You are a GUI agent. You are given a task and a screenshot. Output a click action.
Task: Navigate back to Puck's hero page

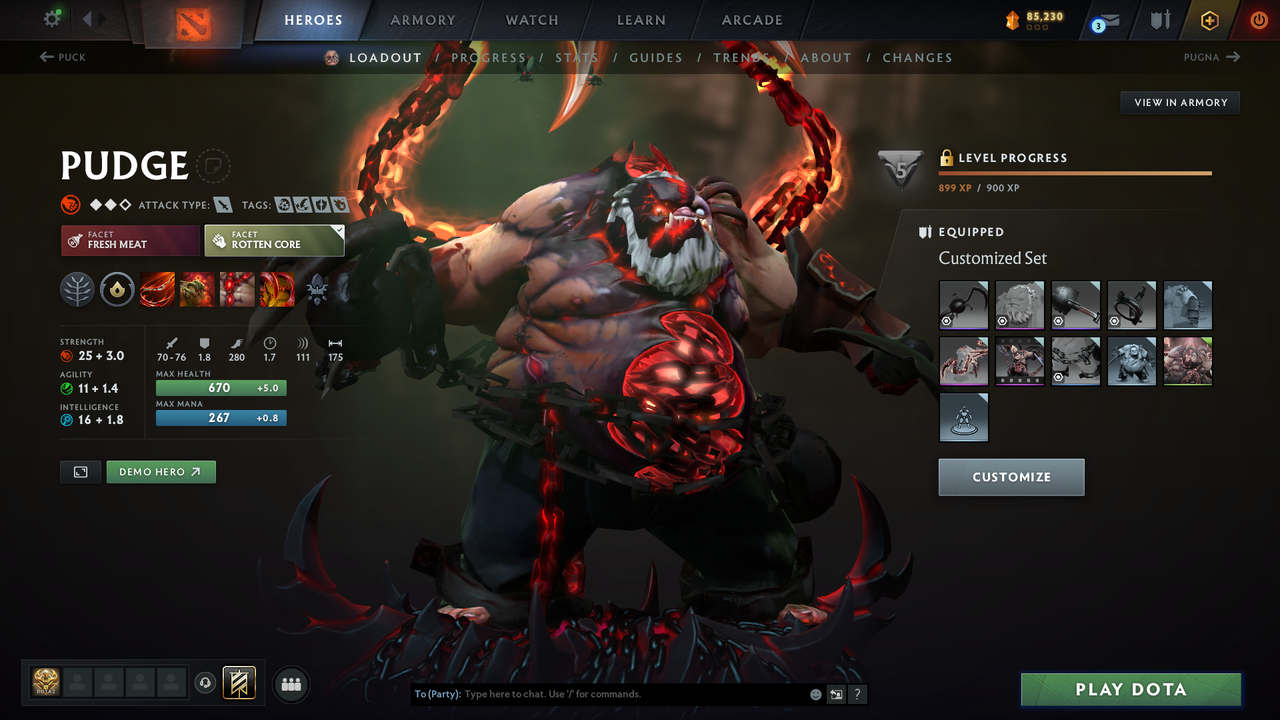pos(62,57)
